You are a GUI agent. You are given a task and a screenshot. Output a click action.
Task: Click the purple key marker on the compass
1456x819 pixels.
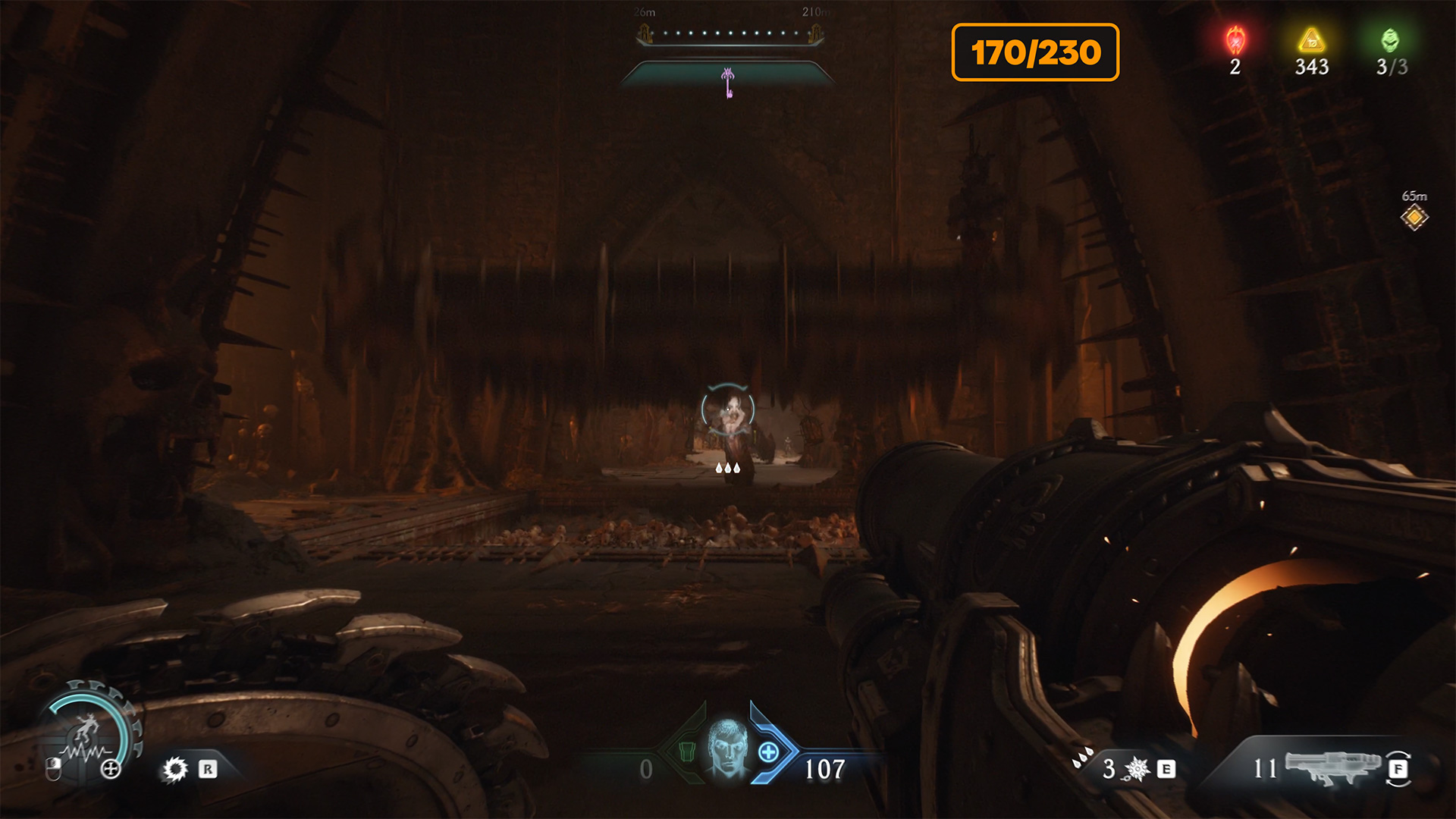pos(728,82)
